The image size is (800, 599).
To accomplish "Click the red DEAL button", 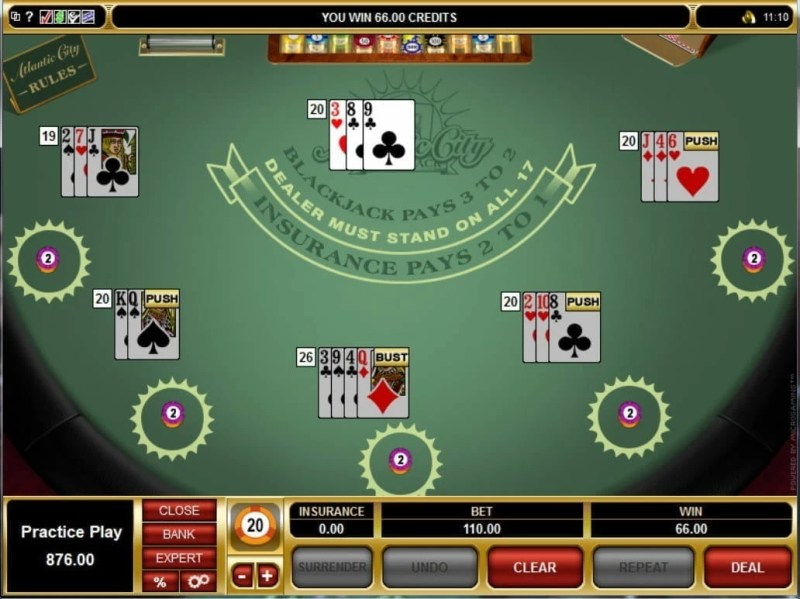I will coord(747,567).
